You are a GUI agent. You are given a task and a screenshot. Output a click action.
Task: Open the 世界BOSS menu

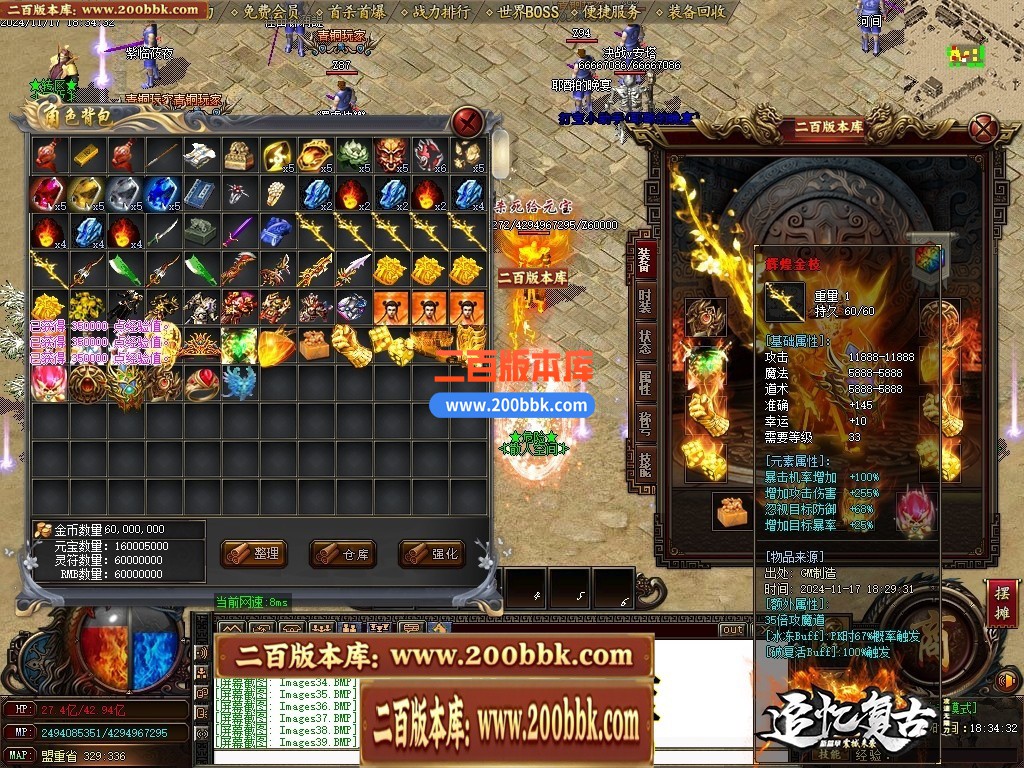pyautogui.click(x=527, y=12)
